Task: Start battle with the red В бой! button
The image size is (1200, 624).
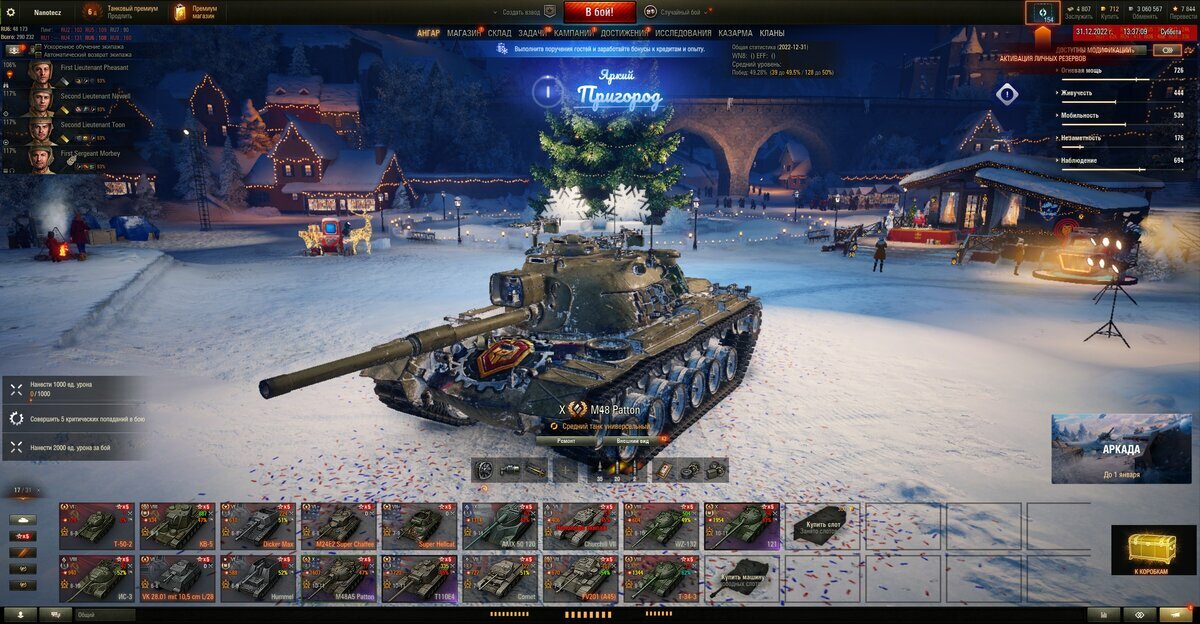Action: 600,12
